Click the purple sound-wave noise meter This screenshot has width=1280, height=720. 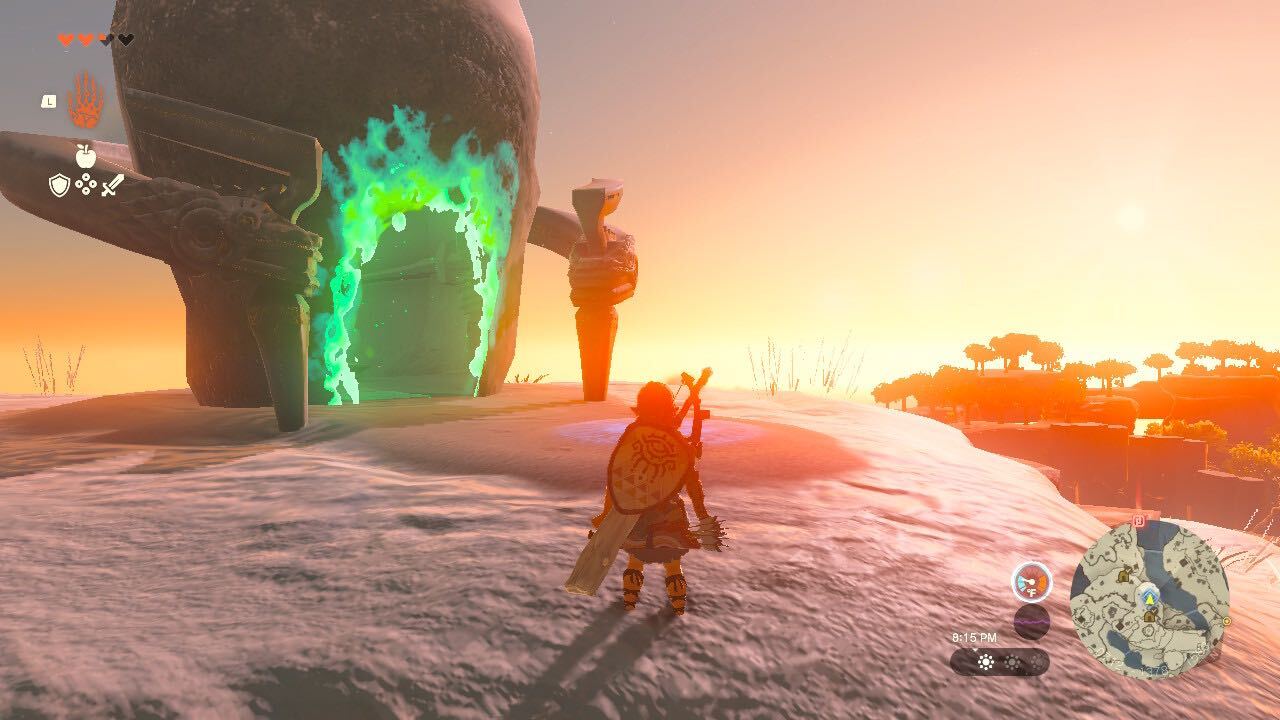pos(1031,621)
